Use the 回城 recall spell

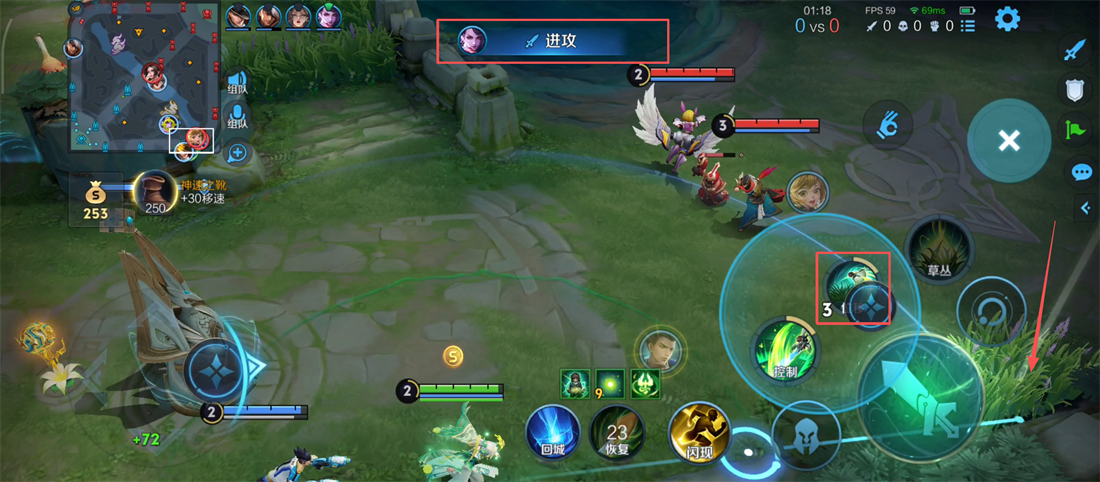point(553,433)
